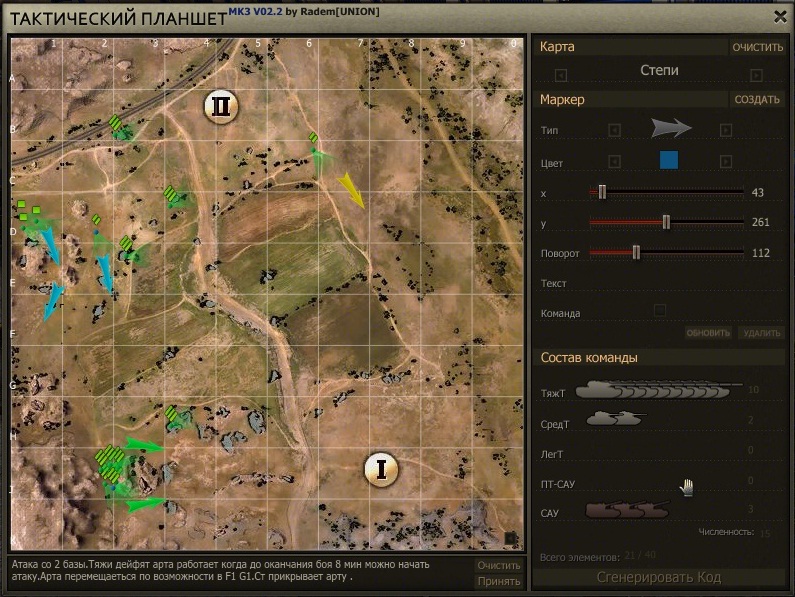Screen dimensions: 795x597
Task: Click the y position slider handle
Action: tap(666, 222)
